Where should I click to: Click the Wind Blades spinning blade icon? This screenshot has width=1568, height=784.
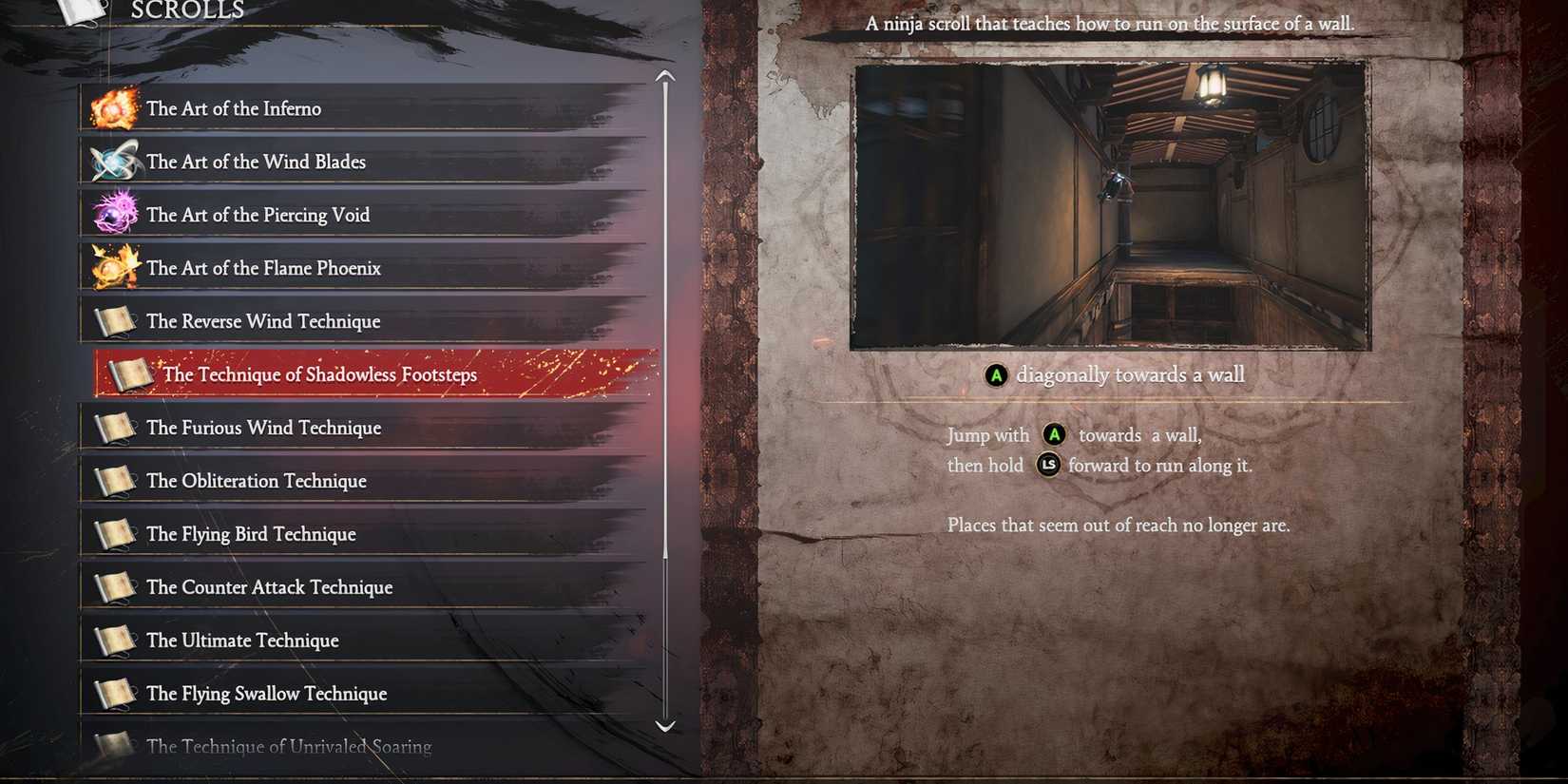[x=114, y=162]
